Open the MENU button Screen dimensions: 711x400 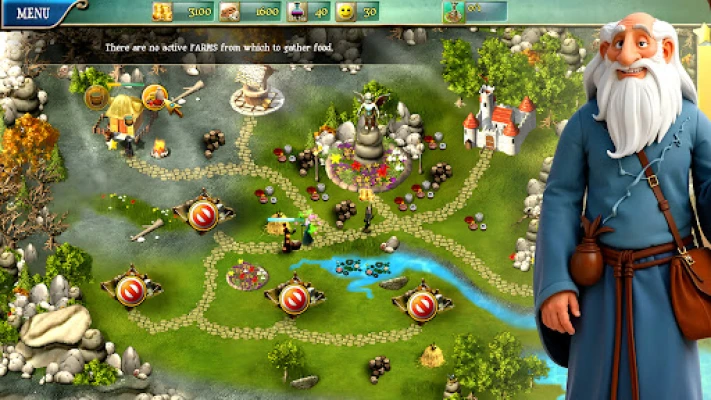coord(33,13)
